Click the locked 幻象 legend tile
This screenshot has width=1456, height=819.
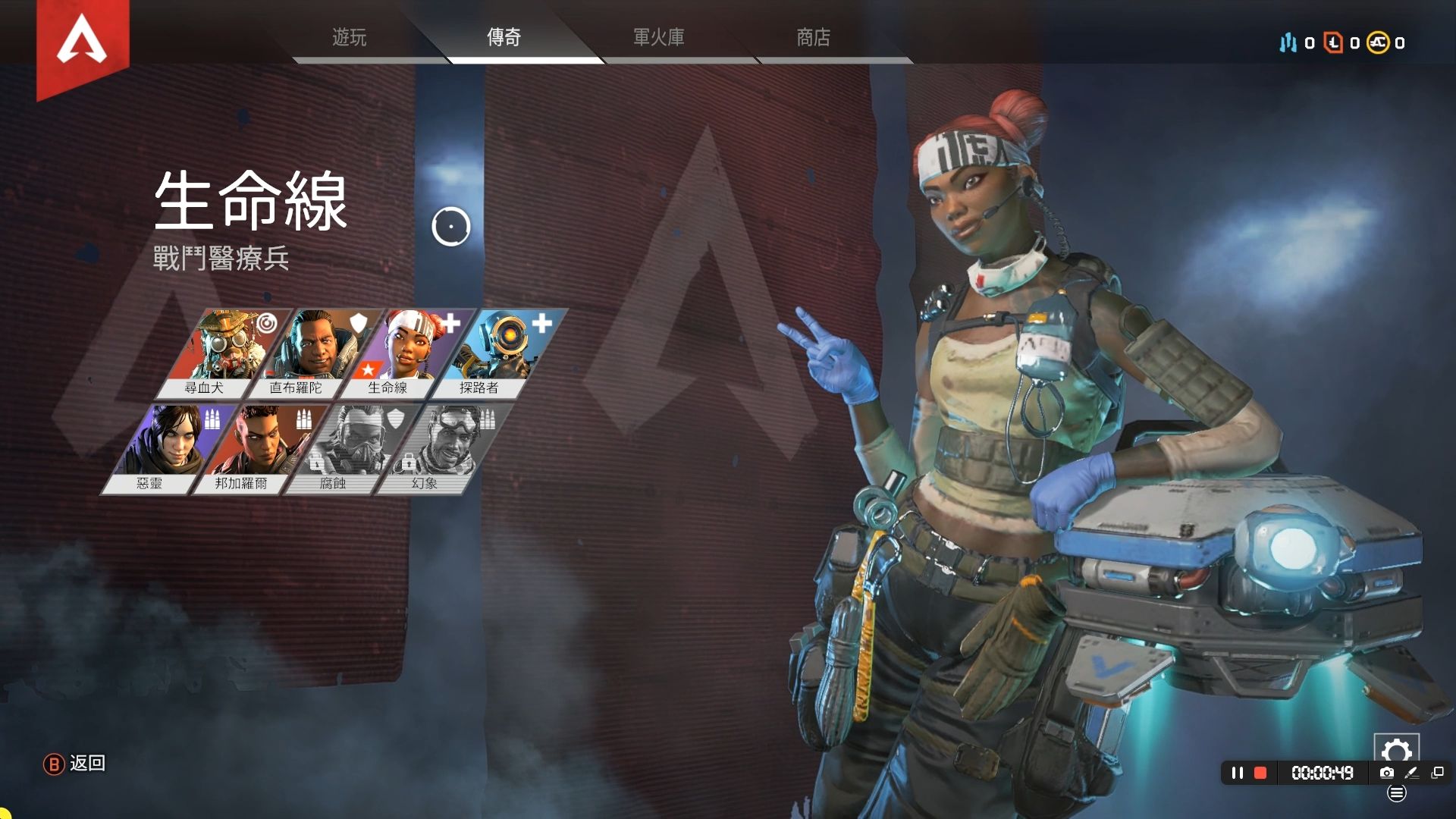pos(438,448)
